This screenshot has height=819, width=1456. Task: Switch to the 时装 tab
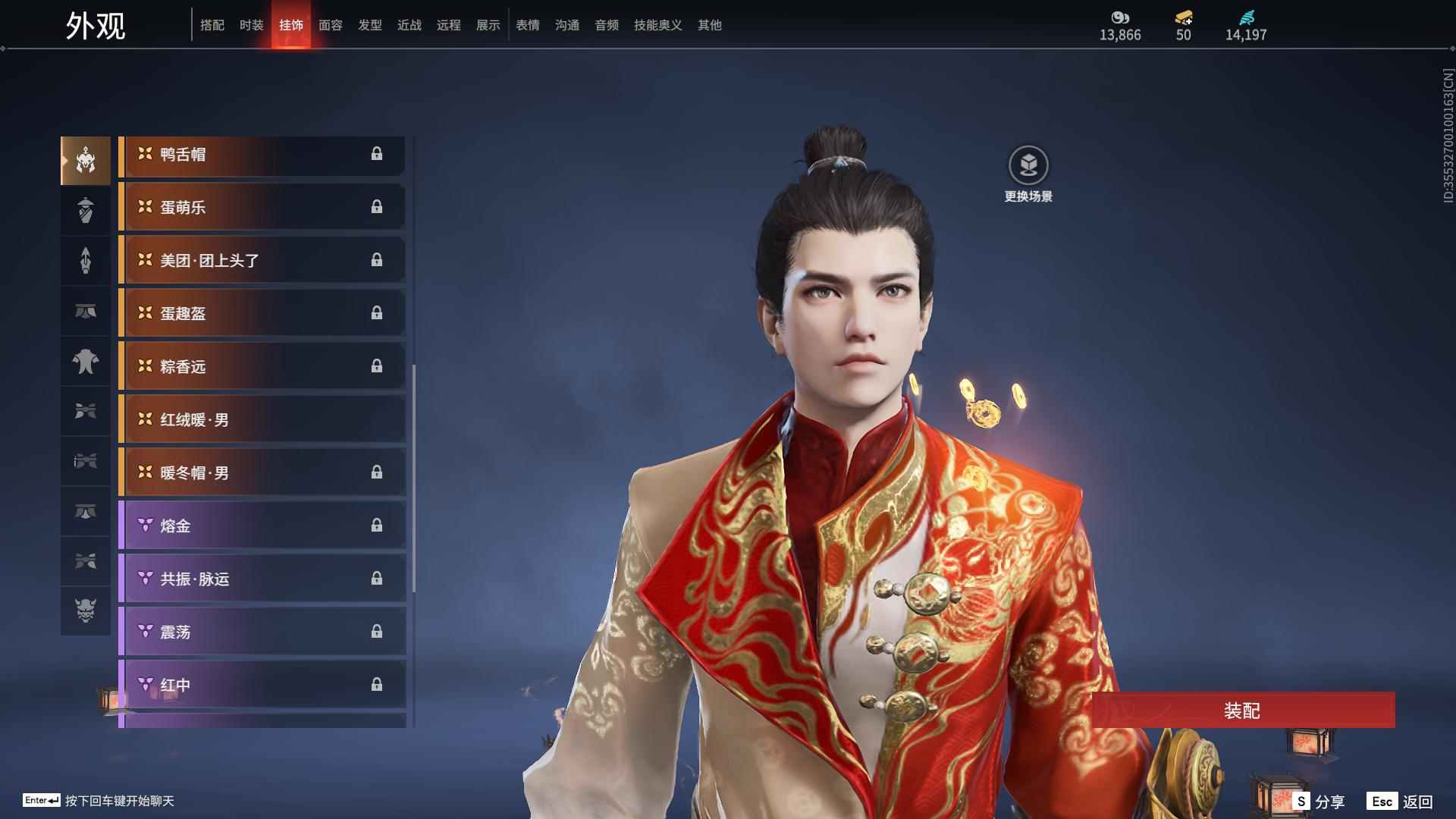[251, 24]
